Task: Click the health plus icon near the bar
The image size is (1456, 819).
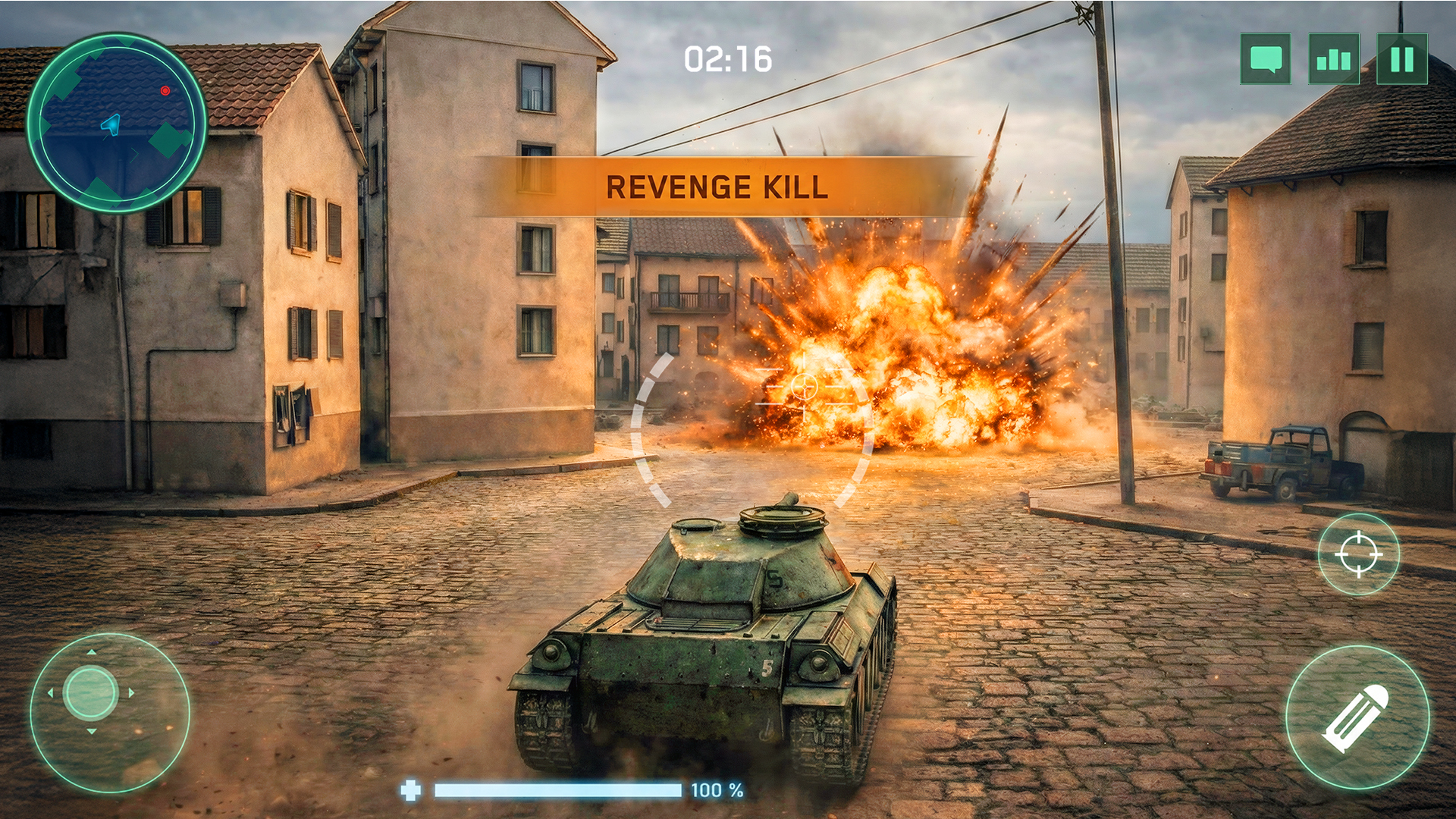Action: click(413, 789)
